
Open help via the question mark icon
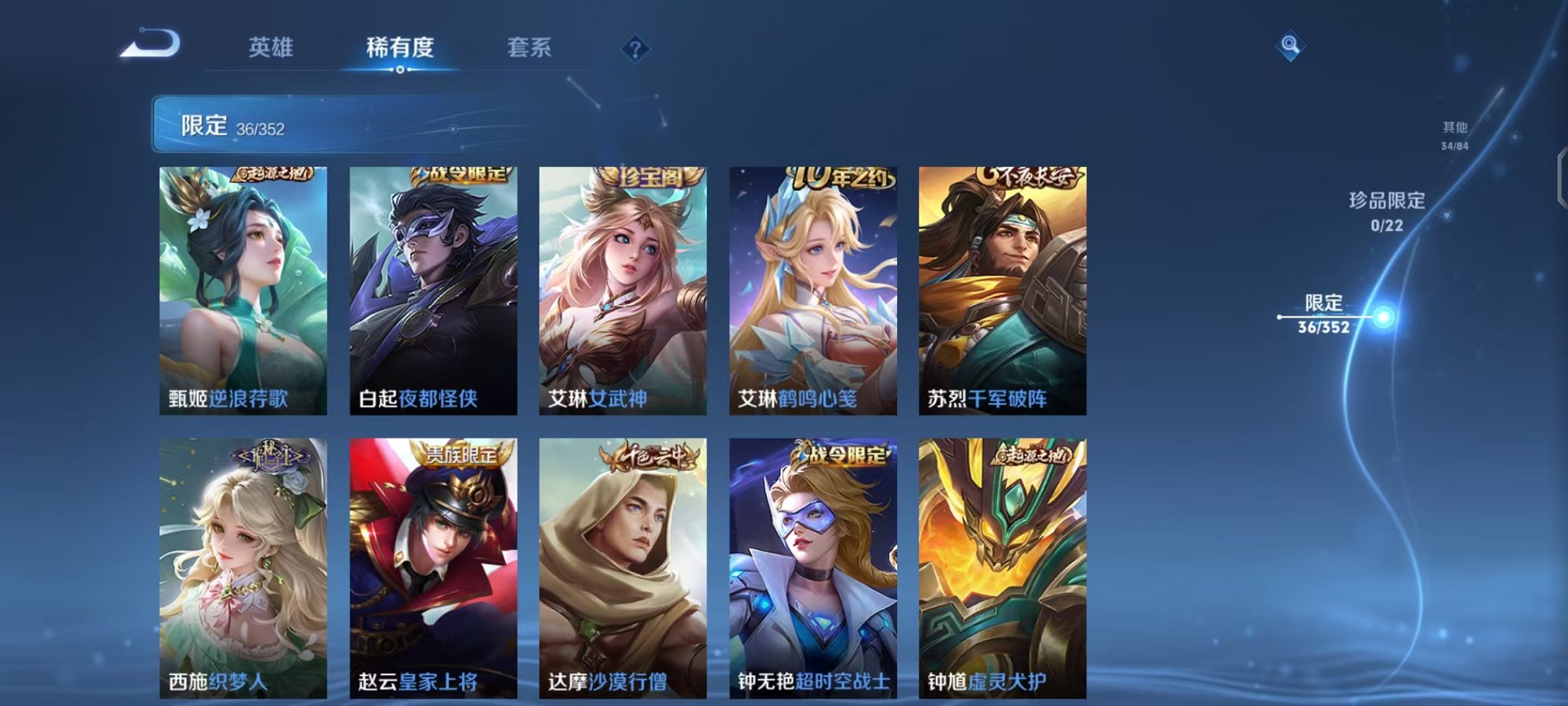634,49
